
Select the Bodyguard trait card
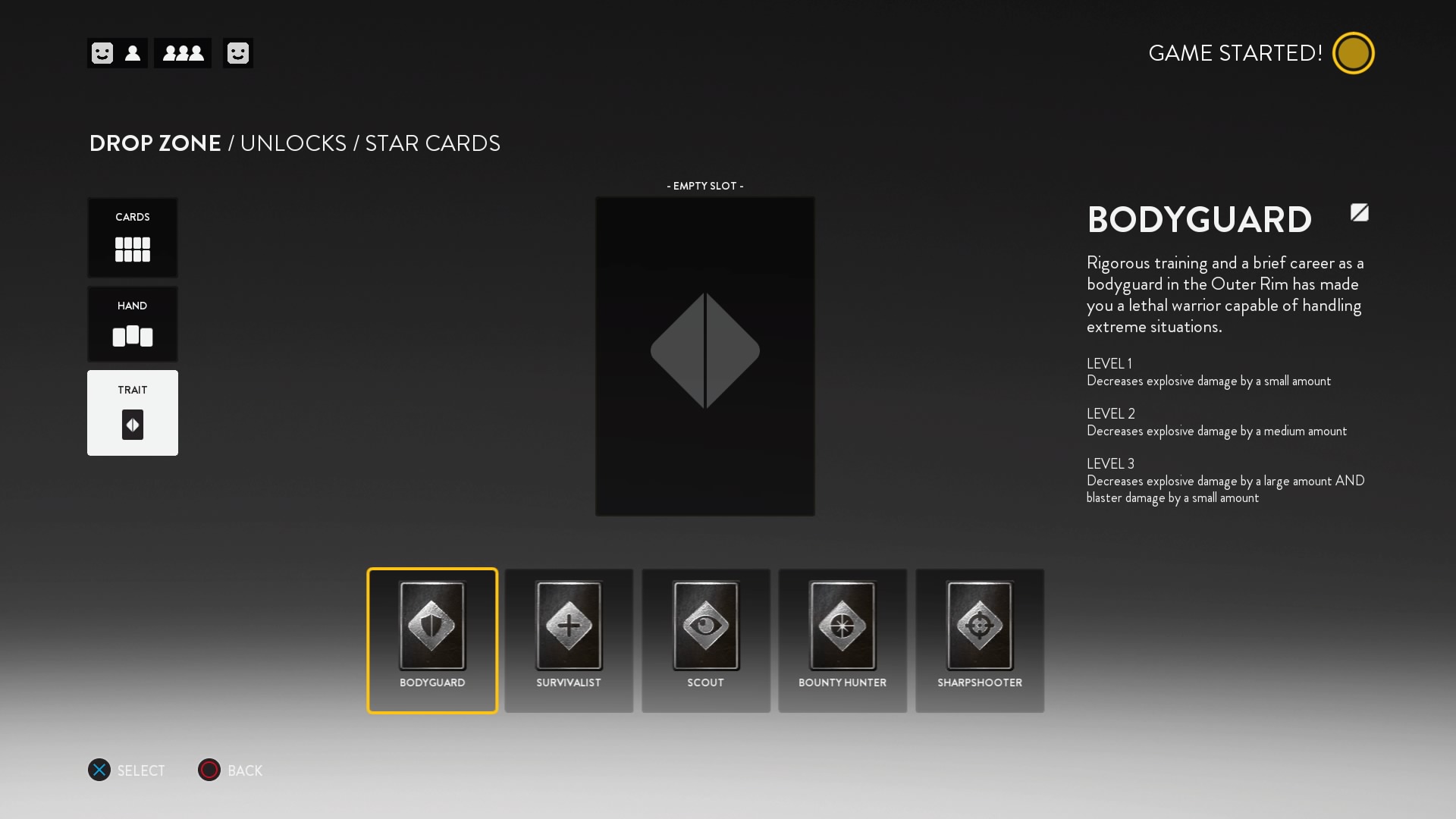431,641
